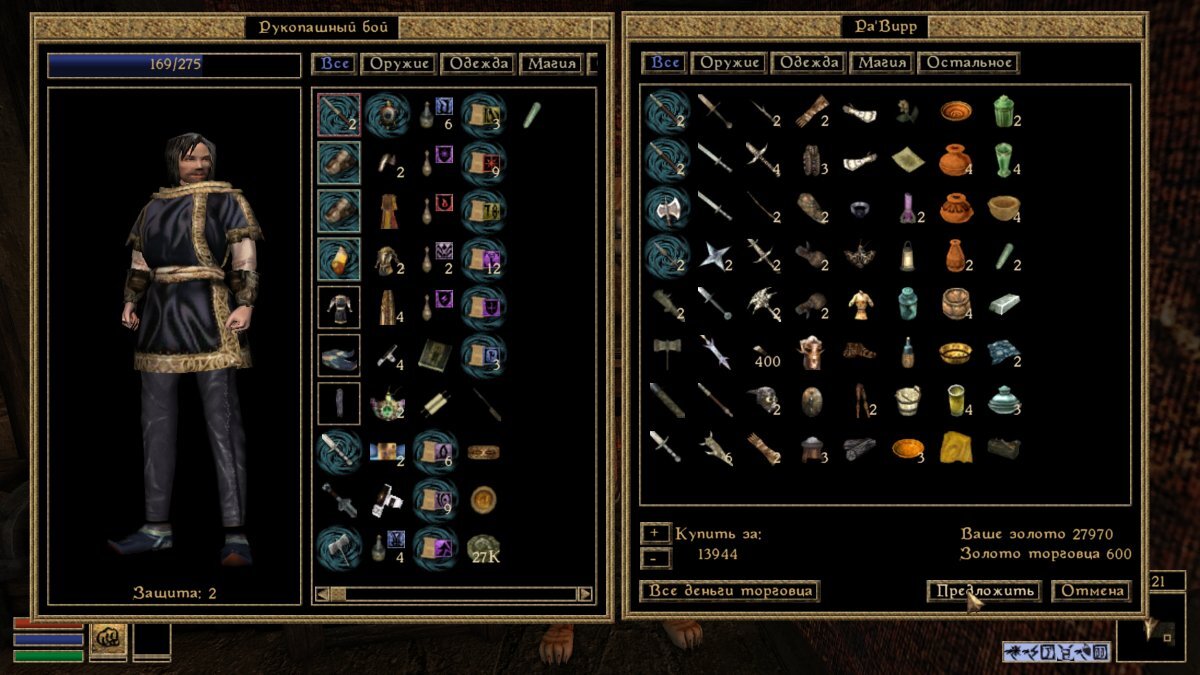1200x675 pixels.
Task: Show Магия items in your inventory
Action: [551, 64]
